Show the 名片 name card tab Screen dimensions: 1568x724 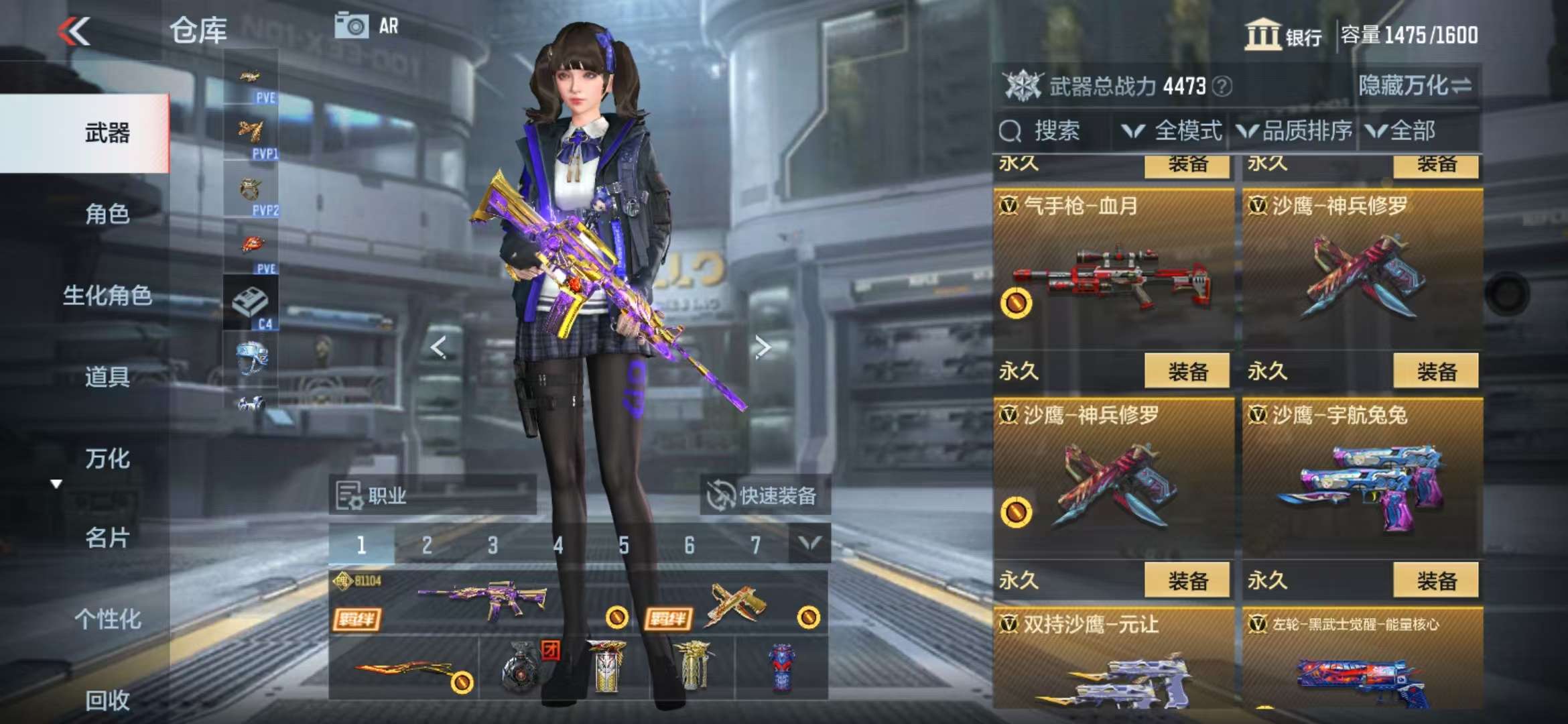click(x=107, y=538)
